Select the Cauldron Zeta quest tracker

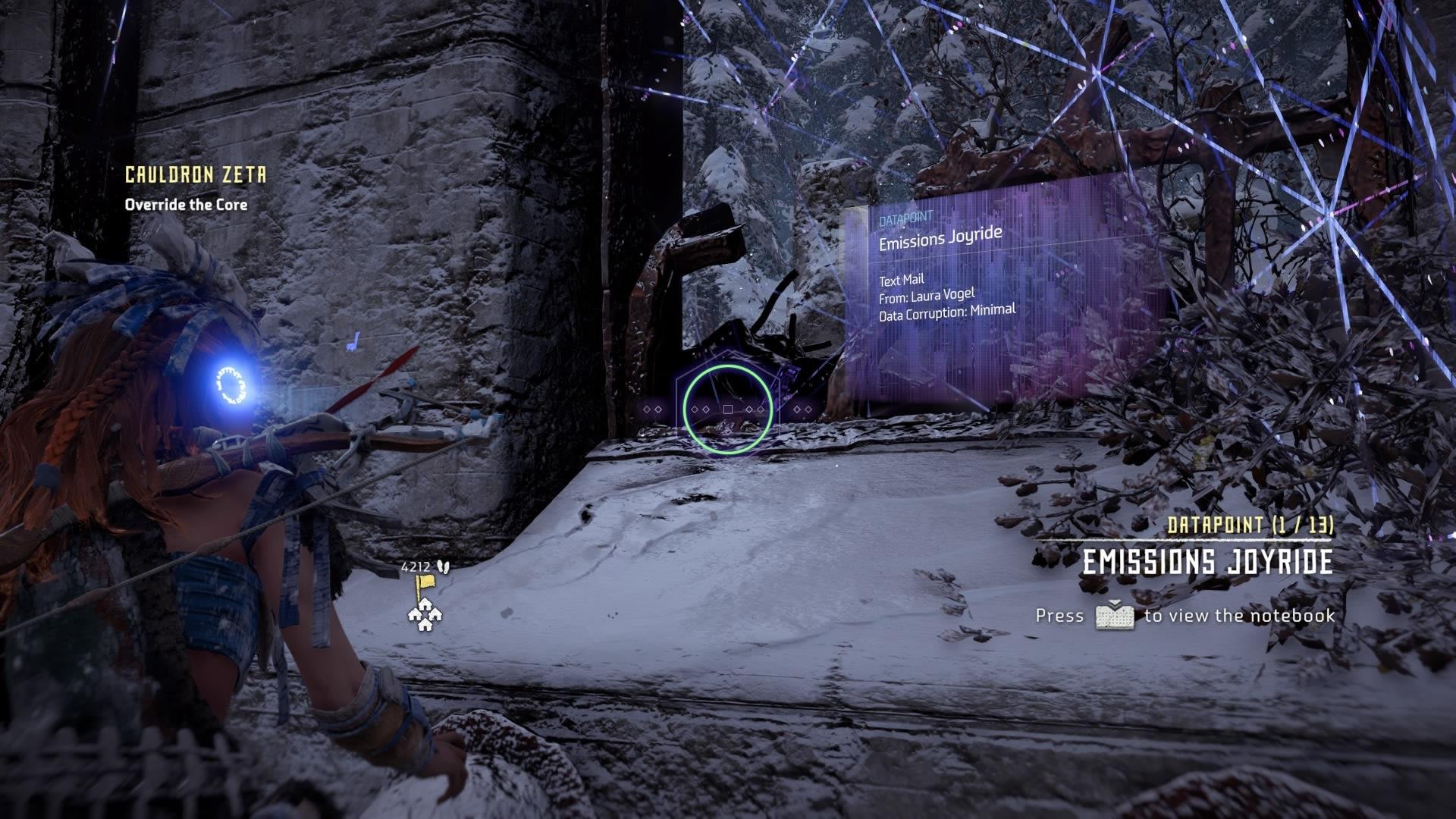[x=196, y=175]
